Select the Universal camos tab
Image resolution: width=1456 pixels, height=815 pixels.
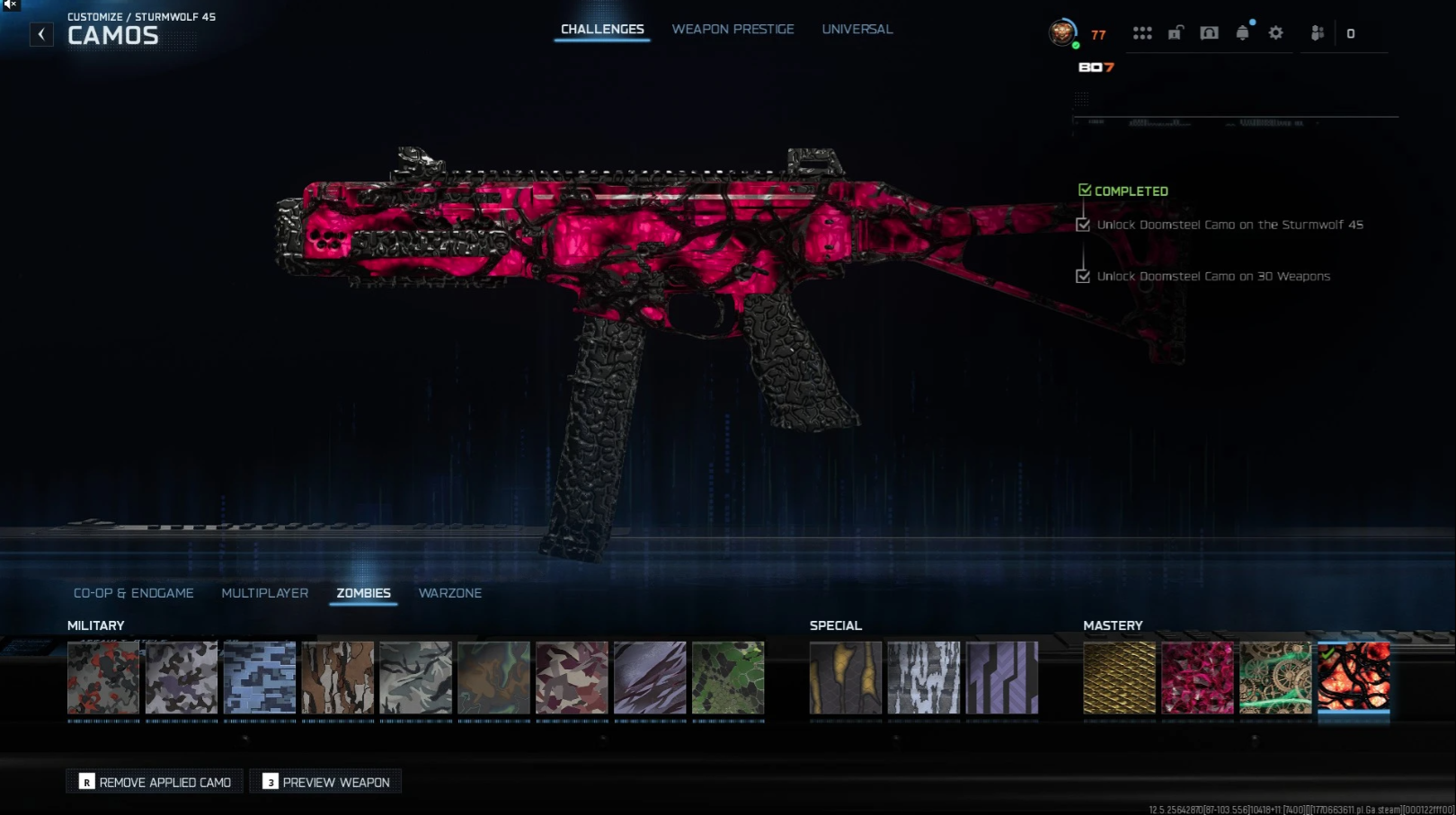pos(857,30)
